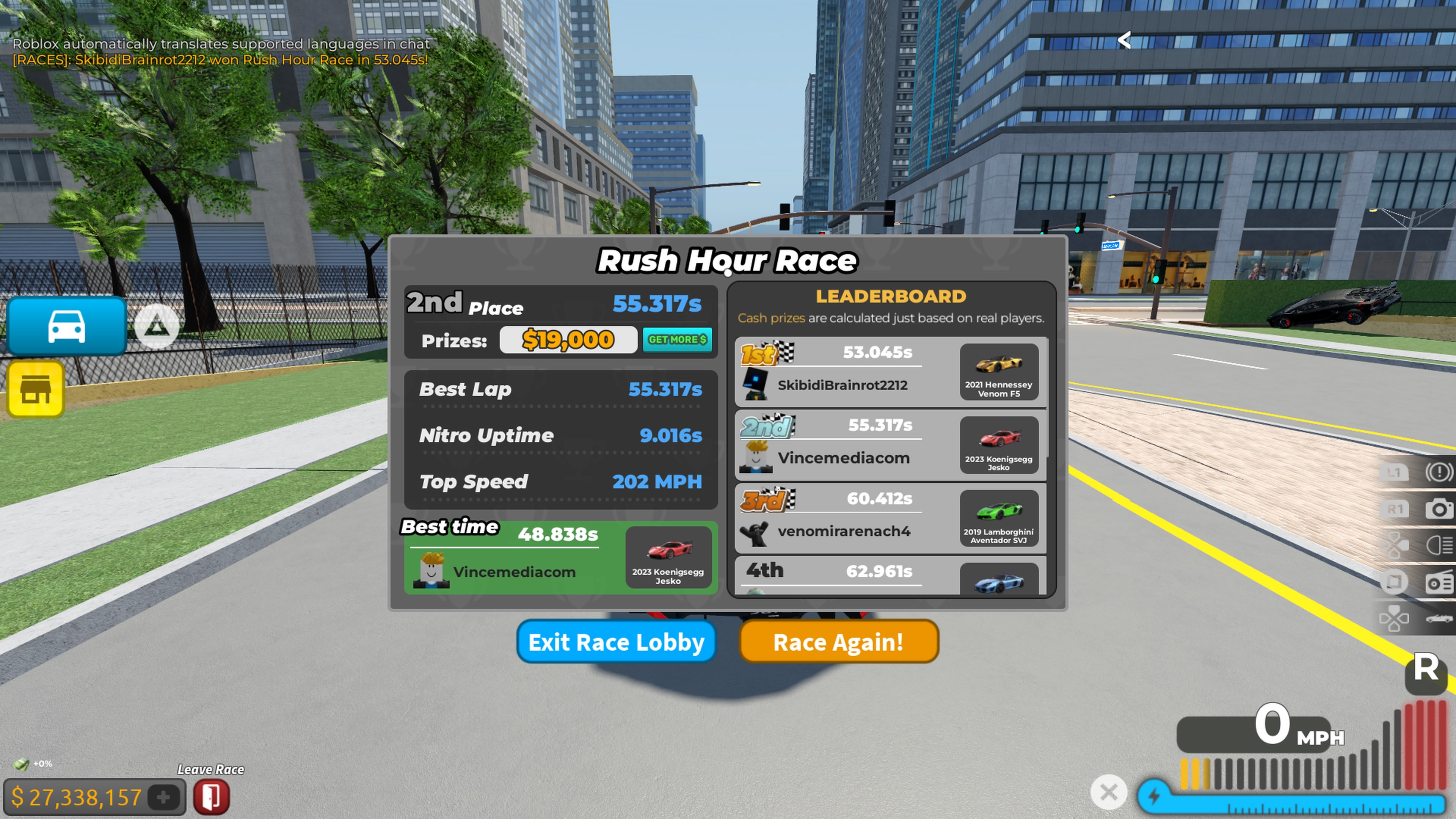
Task: Start another race with Race Again!
Action: [838, 642]
